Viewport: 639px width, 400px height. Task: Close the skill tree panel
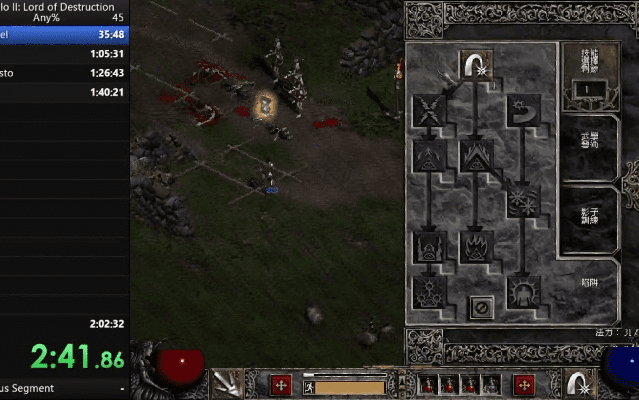(x=478, y=308)
